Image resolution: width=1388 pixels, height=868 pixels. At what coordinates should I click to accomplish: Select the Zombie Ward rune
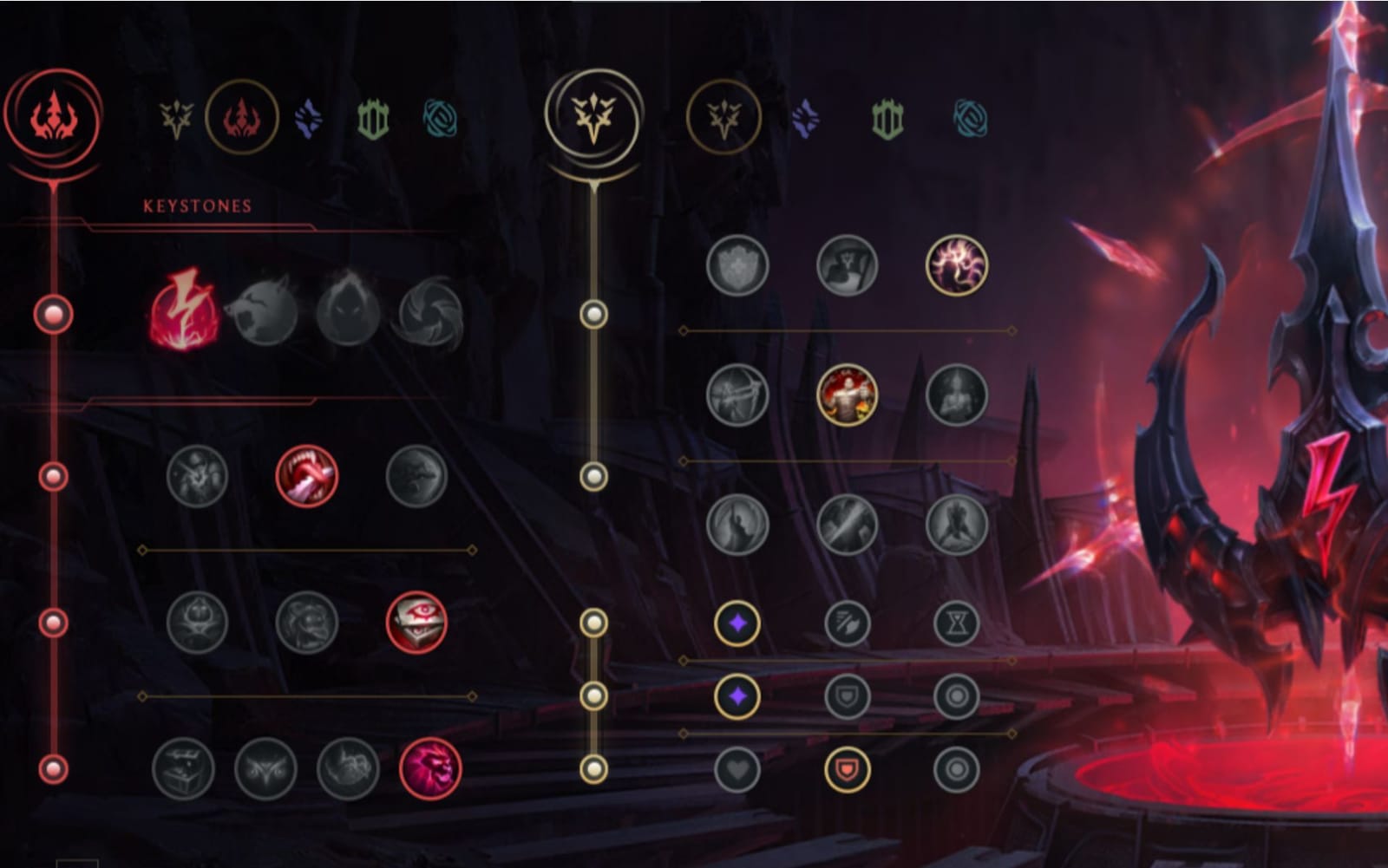pos(198,624)
